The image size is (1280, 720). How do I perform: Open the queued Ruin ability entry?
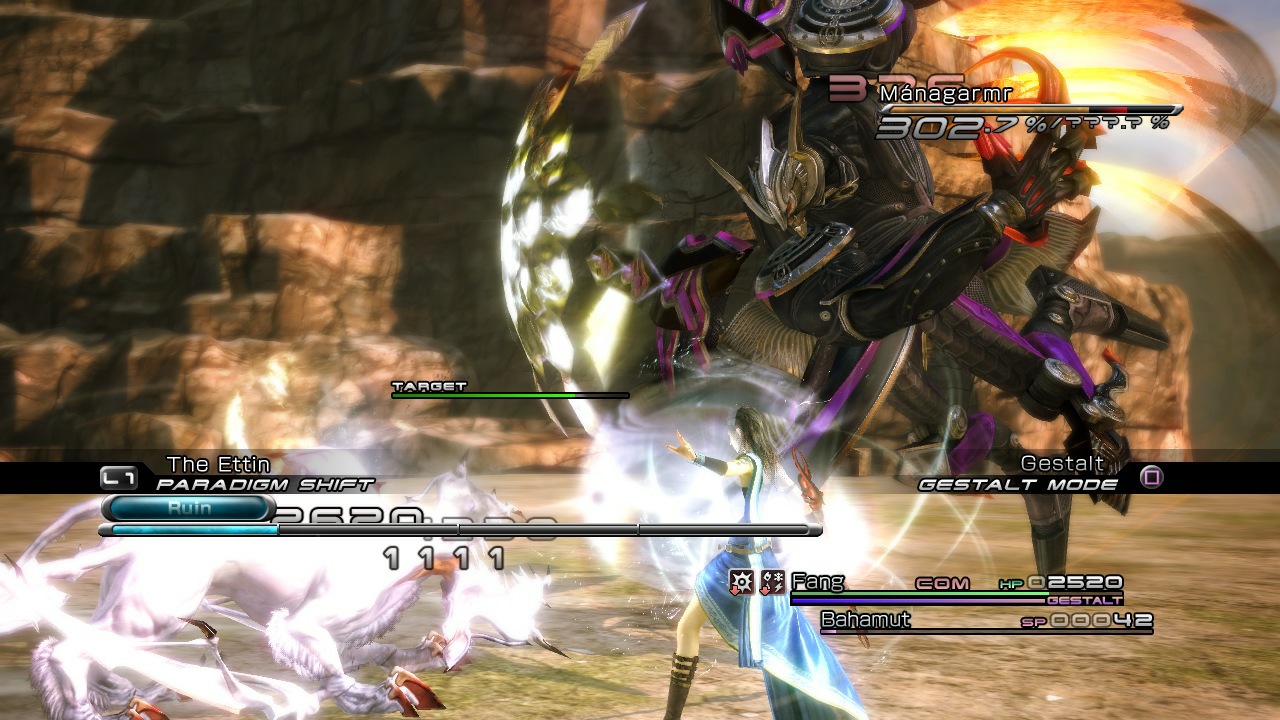click(189, 507)
